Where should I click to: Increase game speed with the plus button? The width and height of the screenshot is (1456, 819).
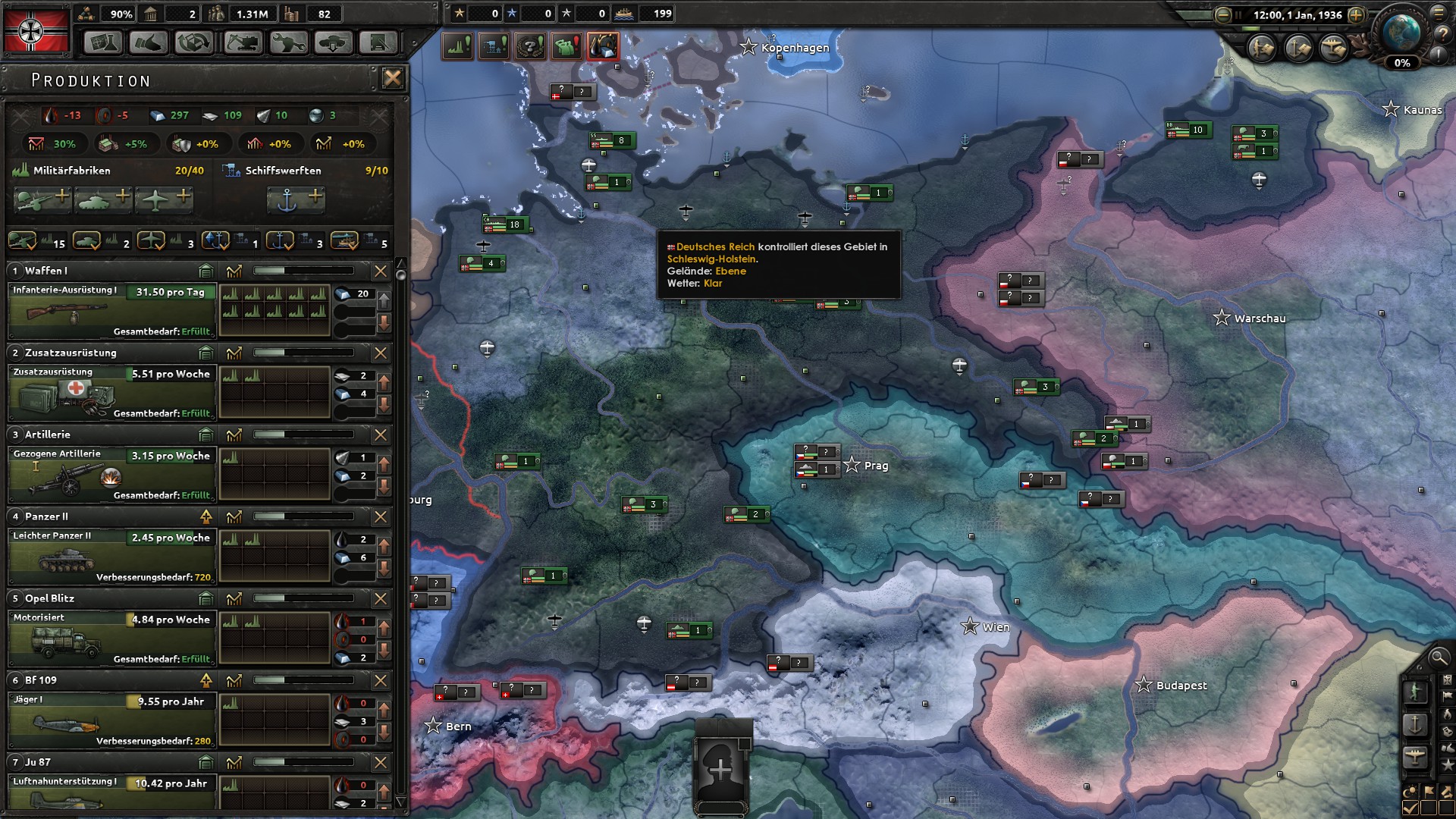coord(1356,14)
